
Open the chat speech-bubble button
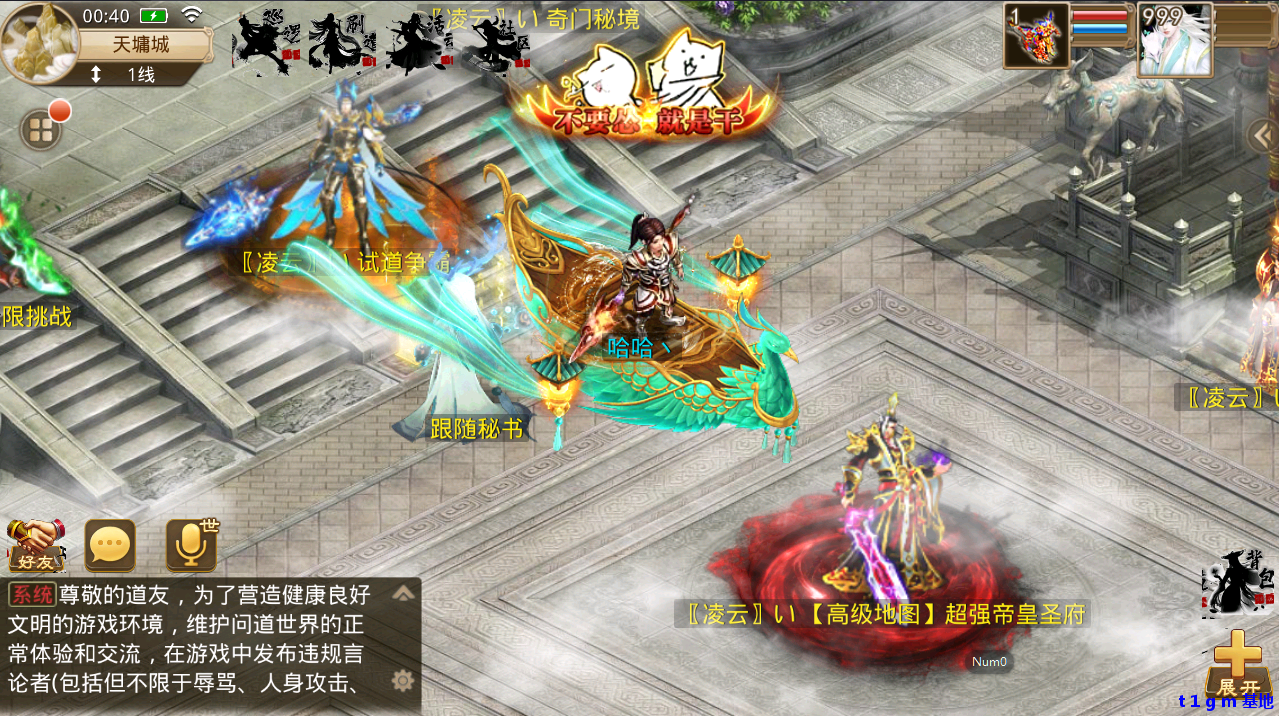tap(110, 546)
